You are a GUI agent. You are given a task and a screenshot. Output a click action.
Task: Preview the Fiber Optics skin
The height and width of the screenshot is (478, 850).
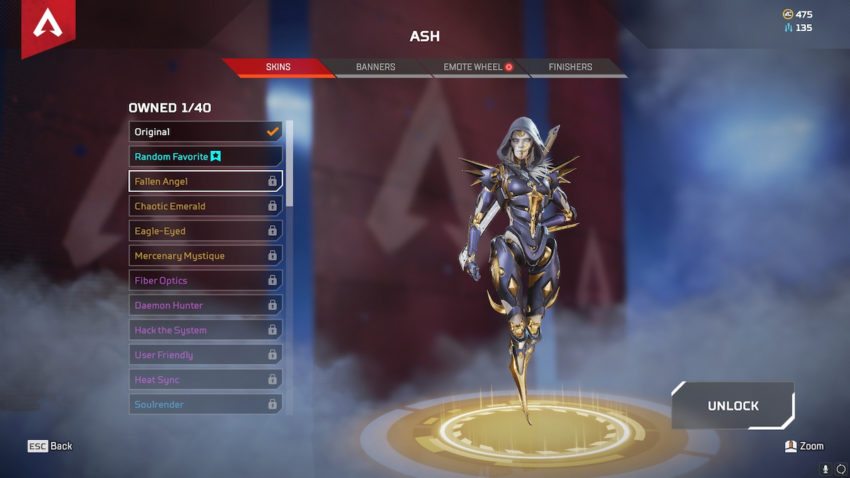[205, 281]
